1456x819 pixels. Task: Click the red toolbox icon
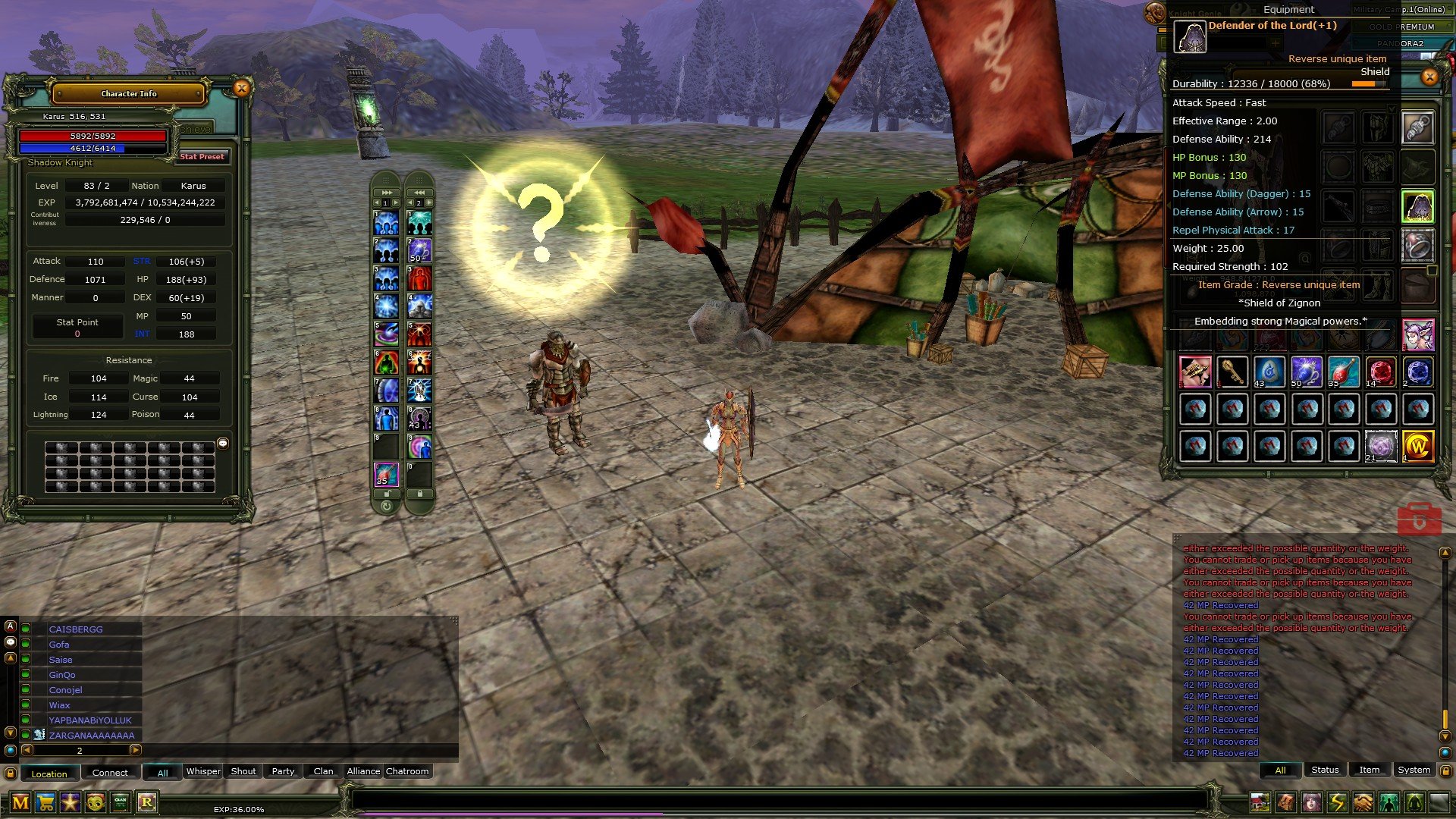(1419, 519)
